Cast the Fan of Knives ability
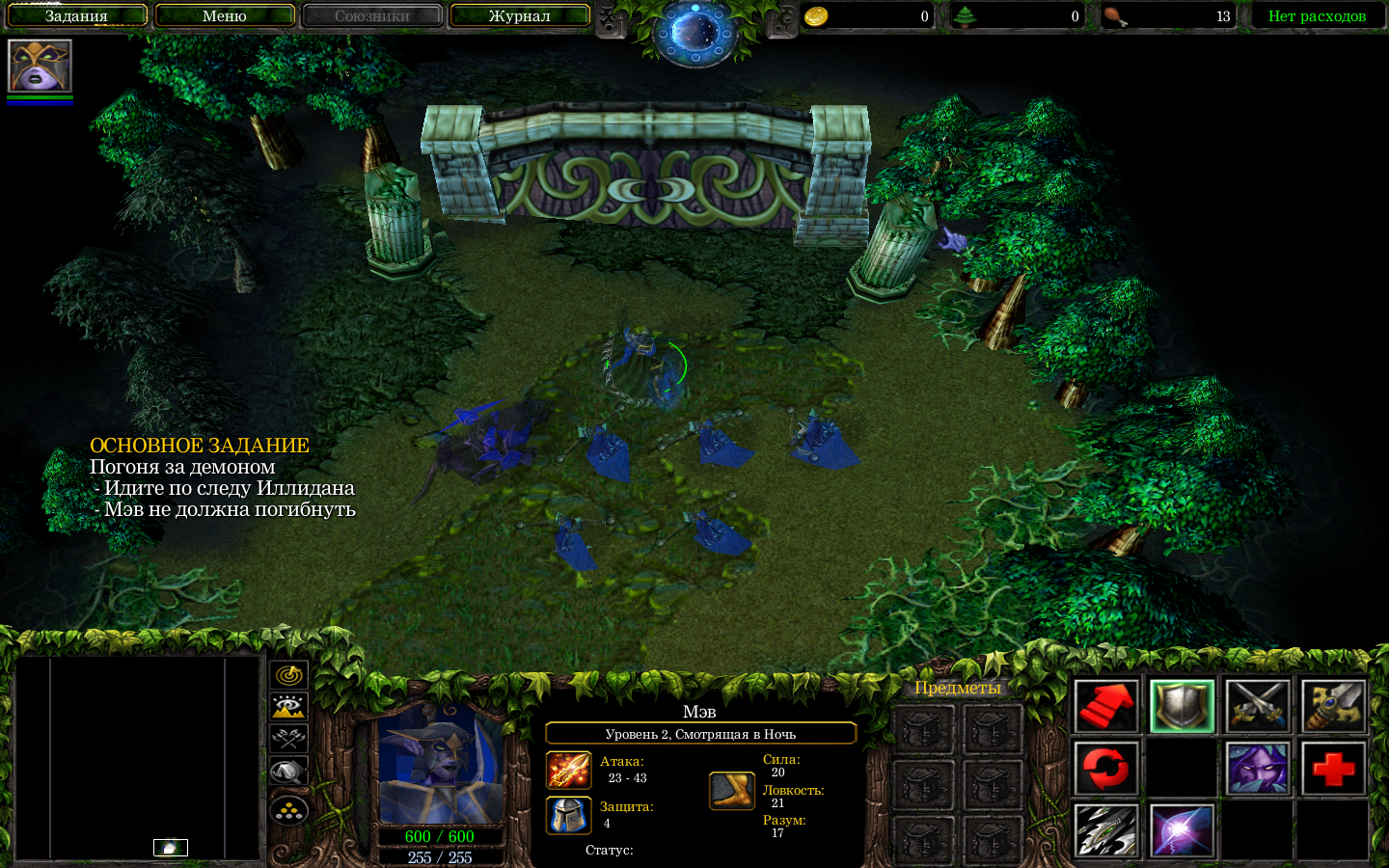The image size is (1389, 868). (1106, 830)
